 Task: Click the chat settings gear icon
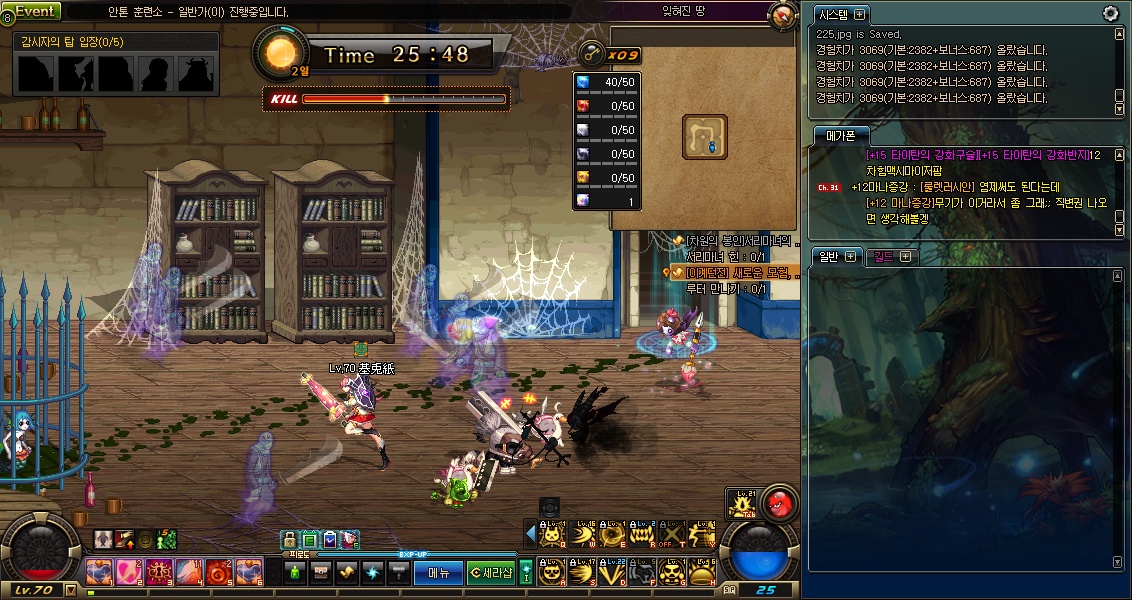1110,13
